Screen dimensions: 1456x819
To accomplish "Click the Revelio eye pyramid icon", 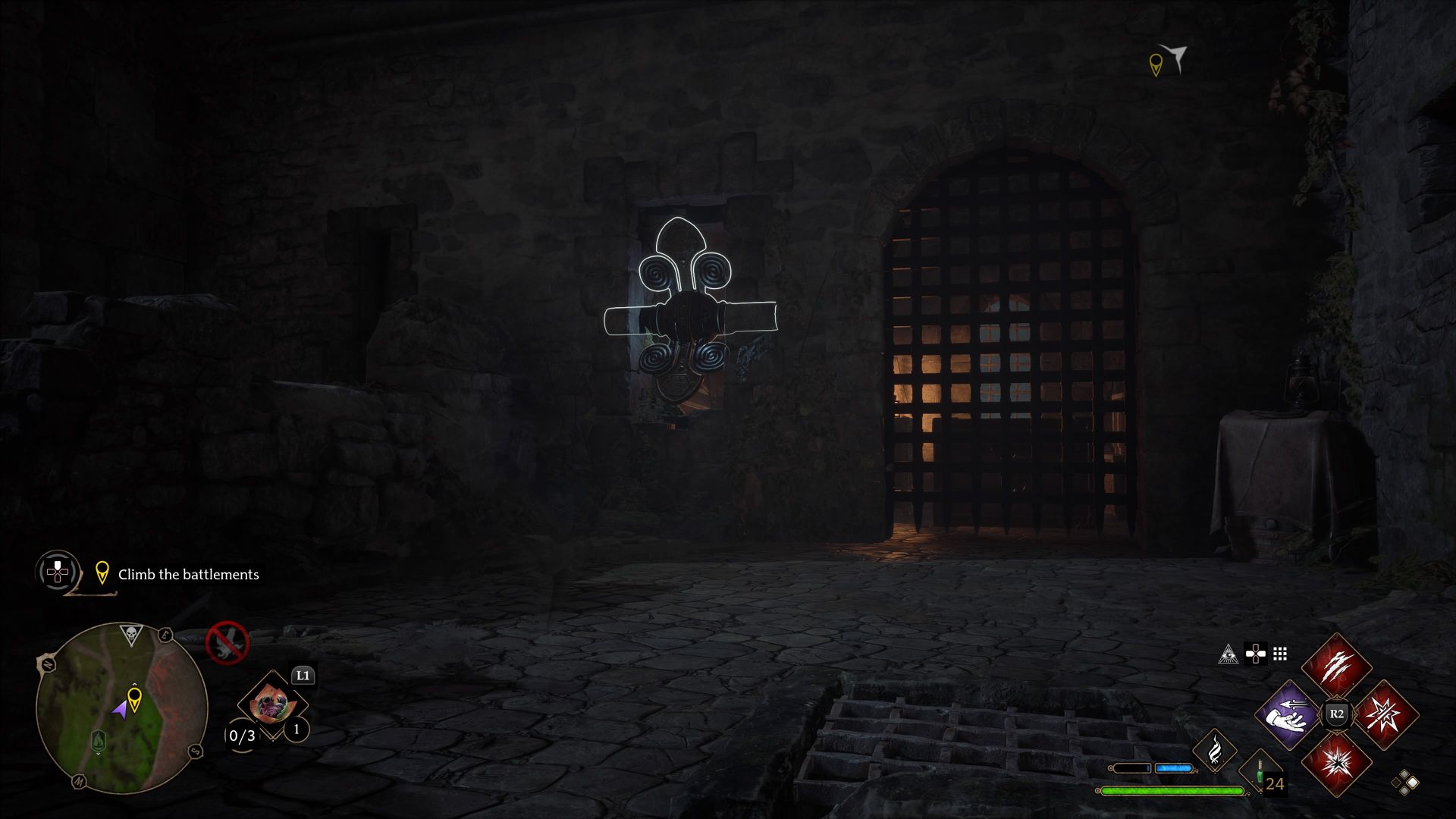I will click(1229, 655).
